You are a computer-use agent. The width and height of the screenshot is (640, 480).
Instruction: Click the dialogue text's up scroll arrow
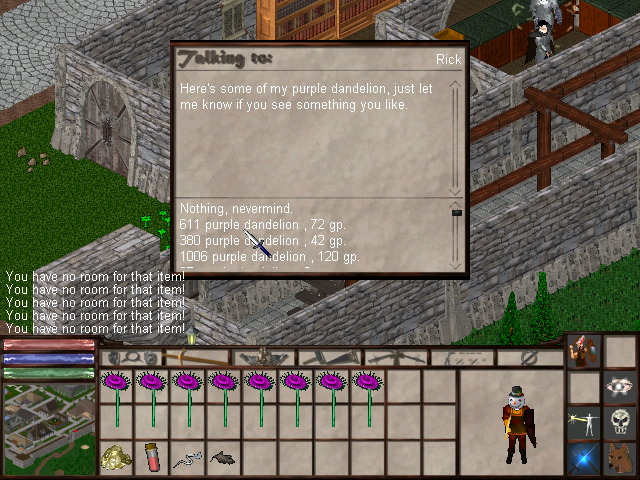pos(457,84)
